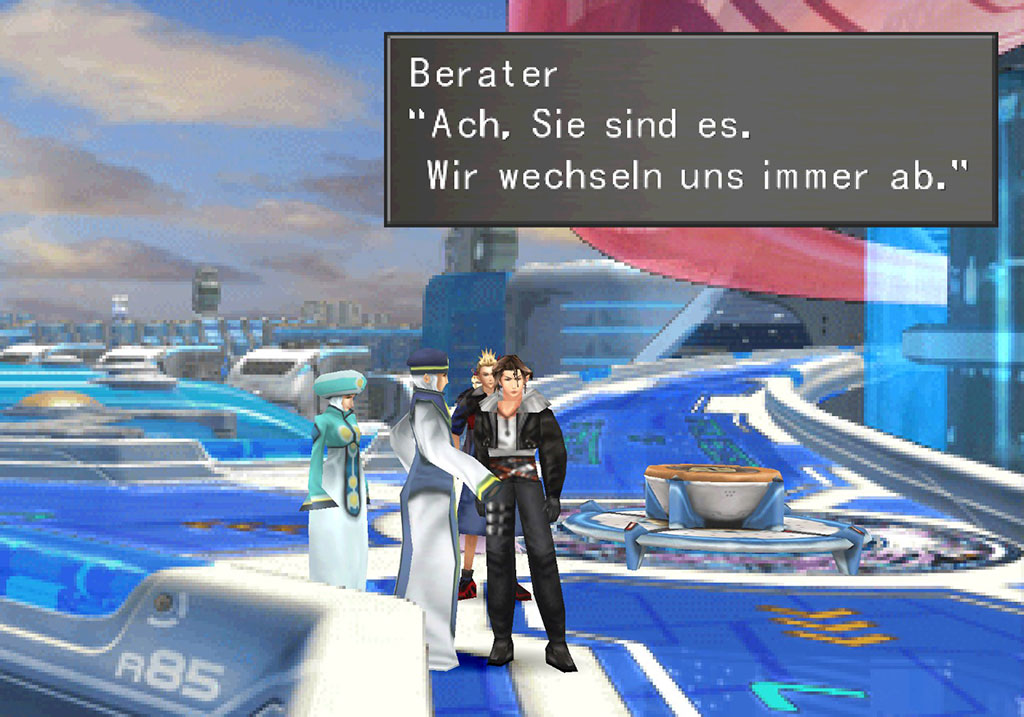This screenshot has height=717, width=1024.
Task: Advance the Berater dialogue box
Action: point(690,129)
